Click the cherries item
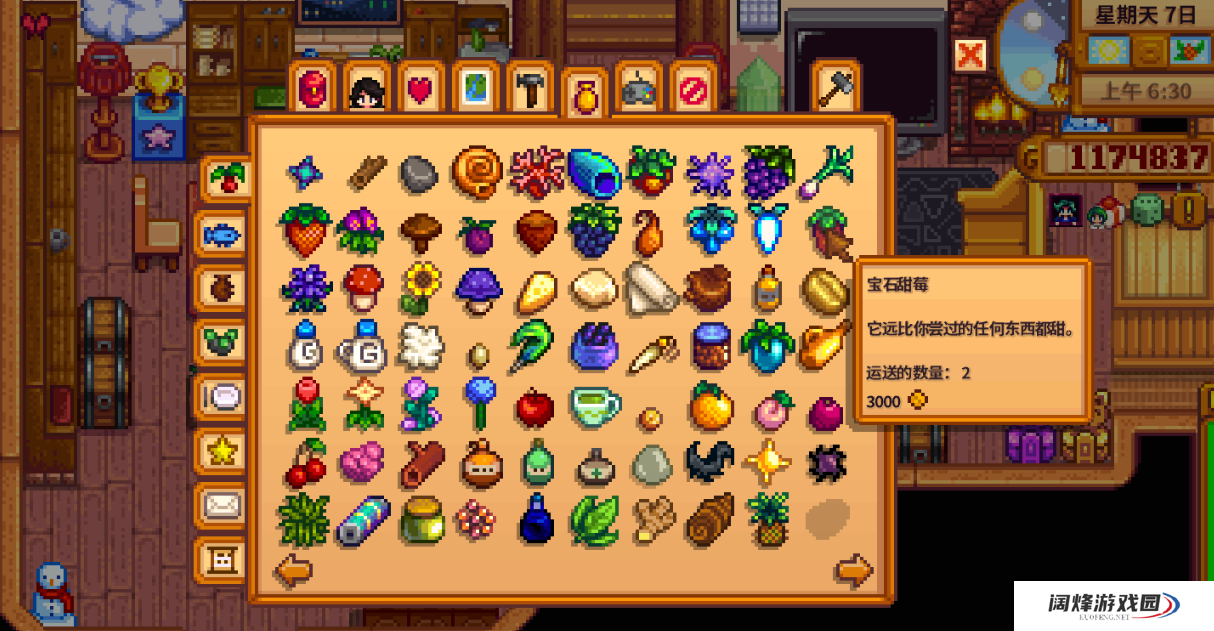The height and width of the screenshot is (631, 1214). tap(304, 462)
